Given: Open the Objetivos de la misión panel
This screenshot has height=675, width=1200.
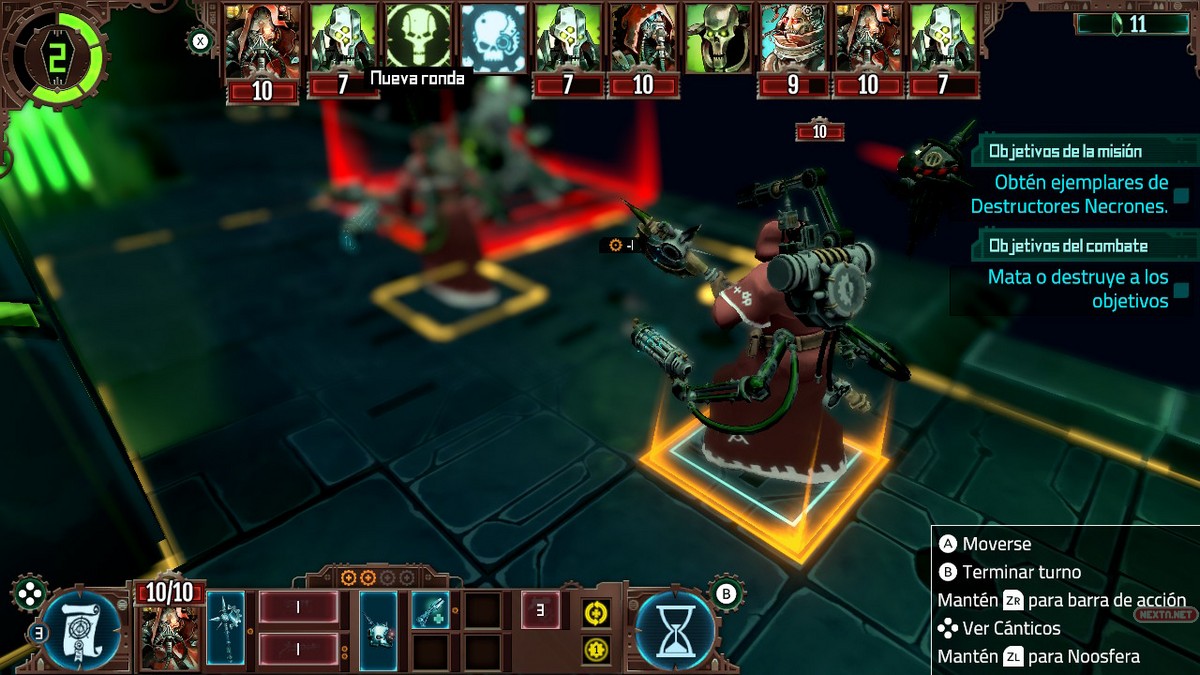Looking at the screenshot, I should (x=1065, y=152).
